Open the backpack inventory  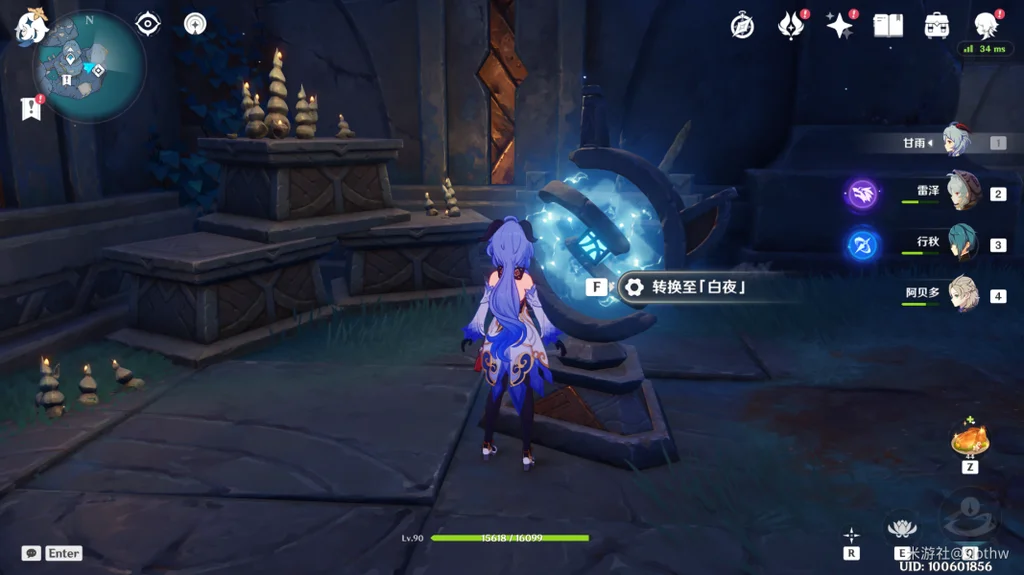pyautogui.click(x=937, y=26)
